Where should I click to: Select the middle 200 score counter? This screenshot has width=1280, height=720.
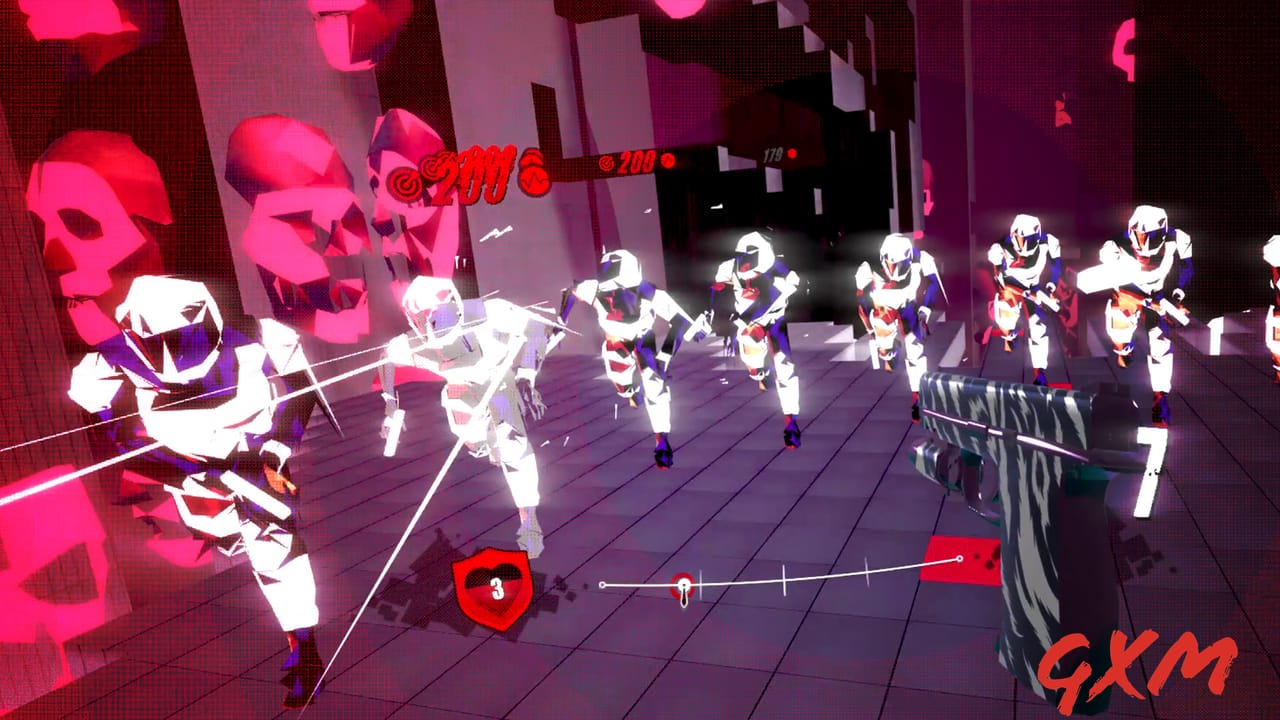(637, 161)
